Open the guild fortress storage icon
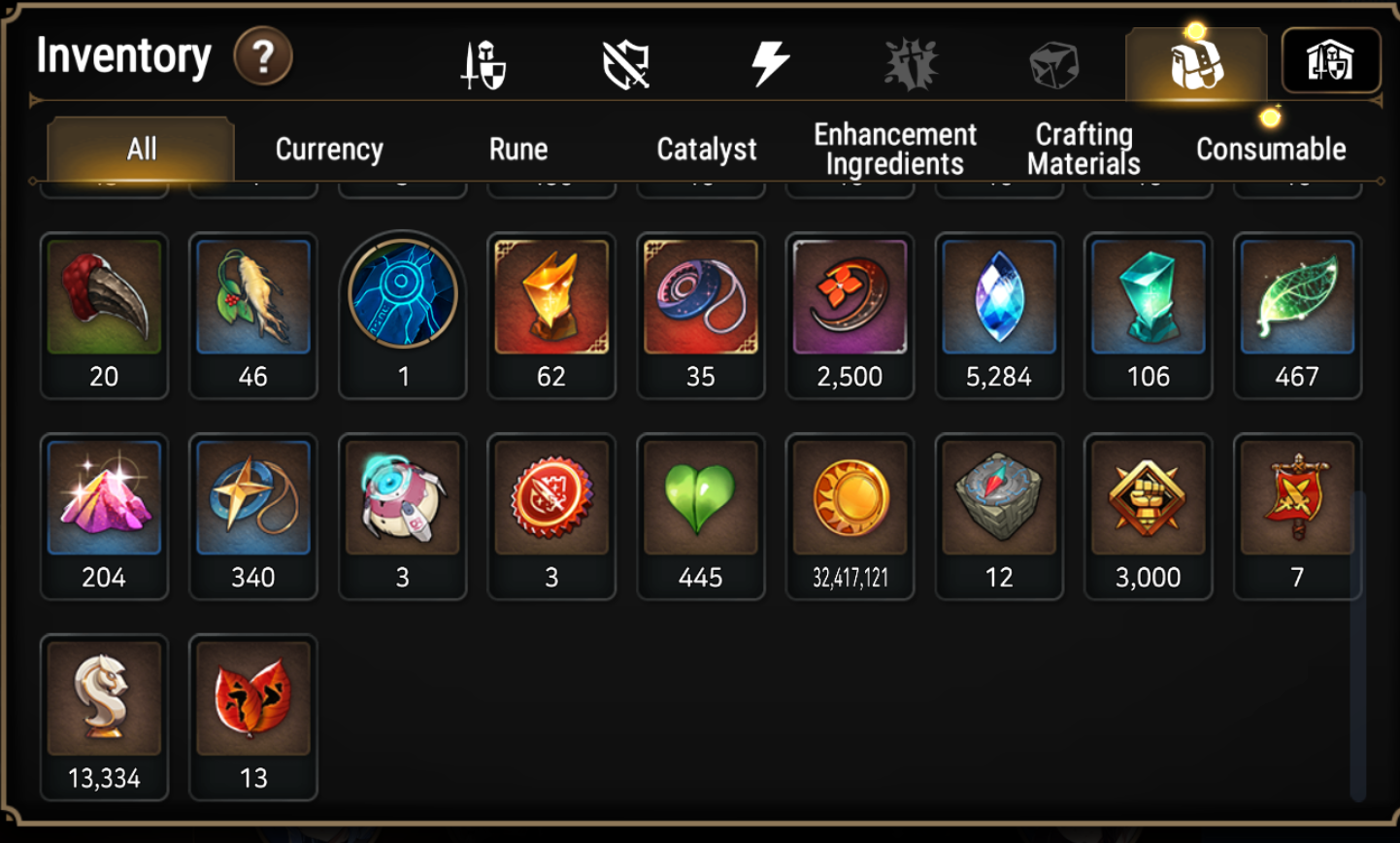Image resolution: width=1400 pixels, height=843 pixels. [x=1332, y=60]
